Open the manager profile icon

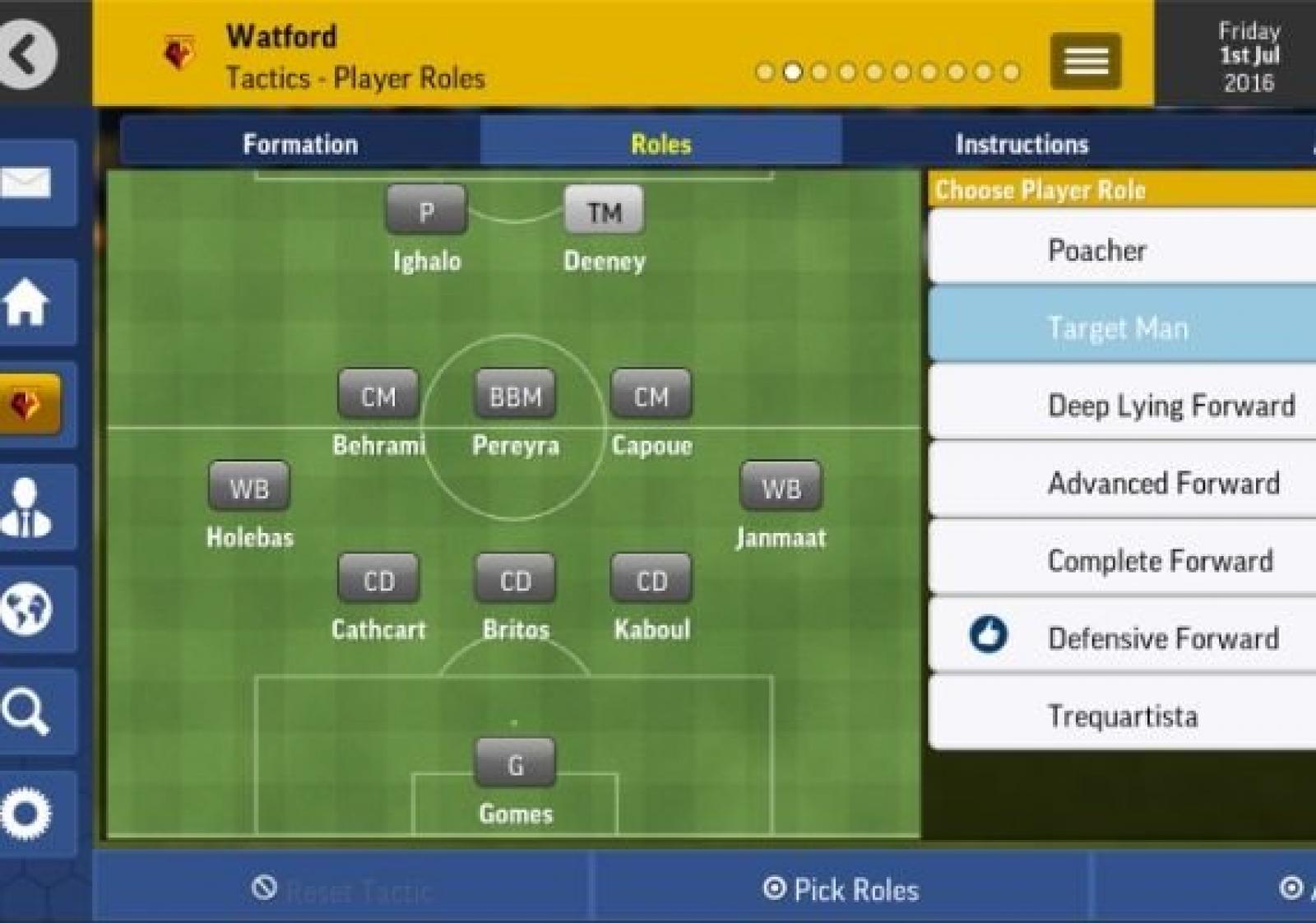[28, 507]
